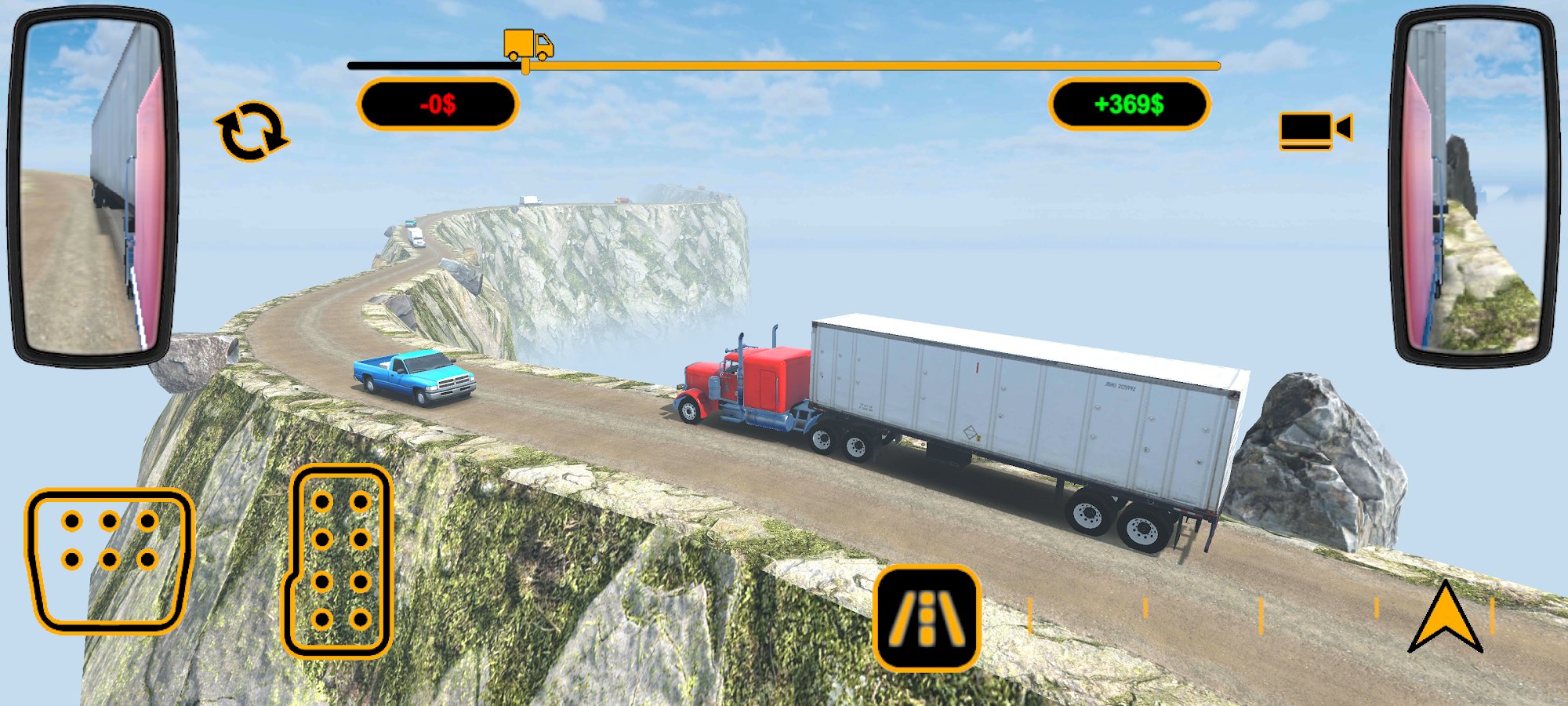Check the left side mirror
1568x706 pixels.
tap(93, 188)
